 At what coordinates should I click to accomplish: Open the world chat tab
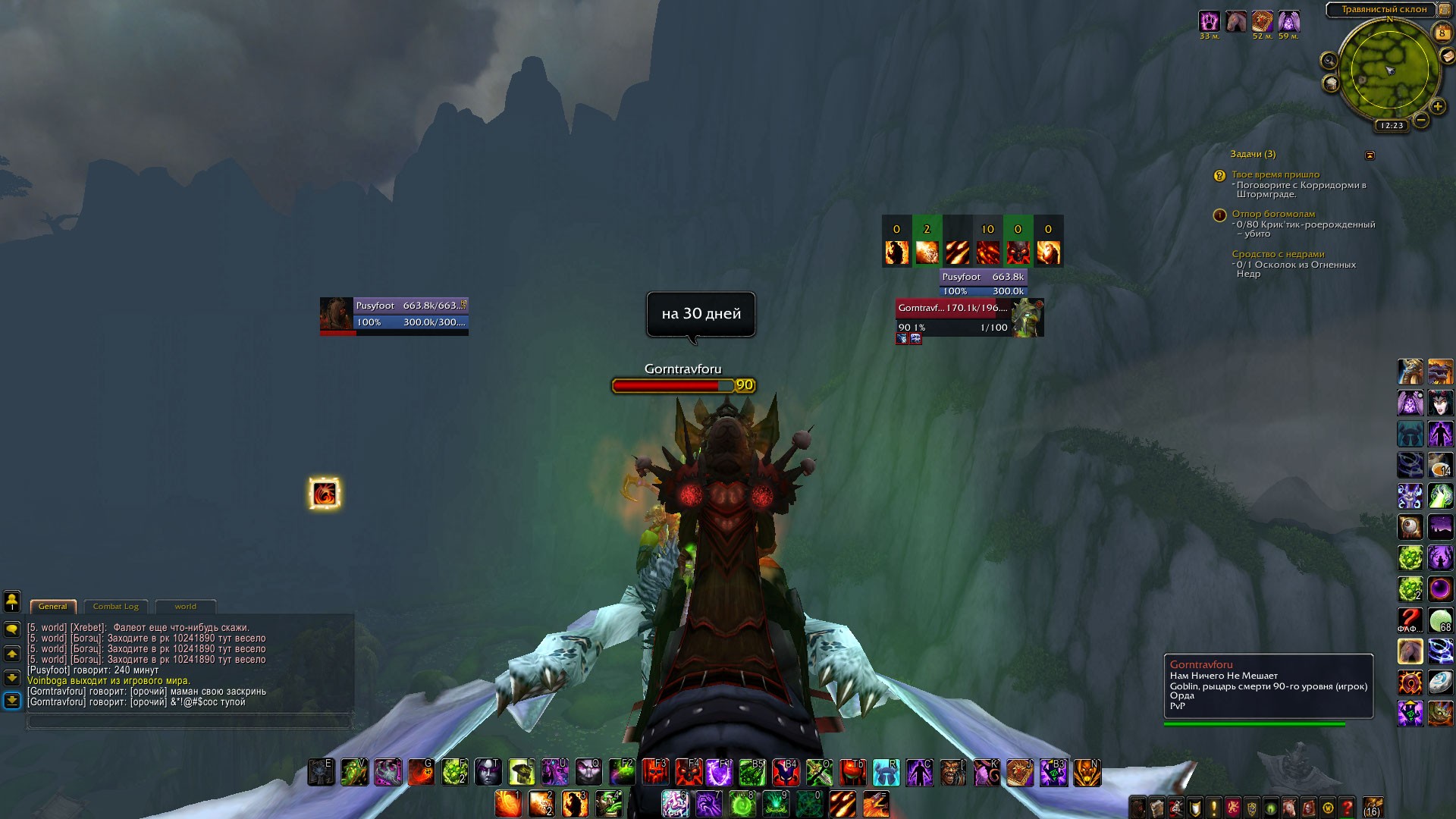point(185,607)
